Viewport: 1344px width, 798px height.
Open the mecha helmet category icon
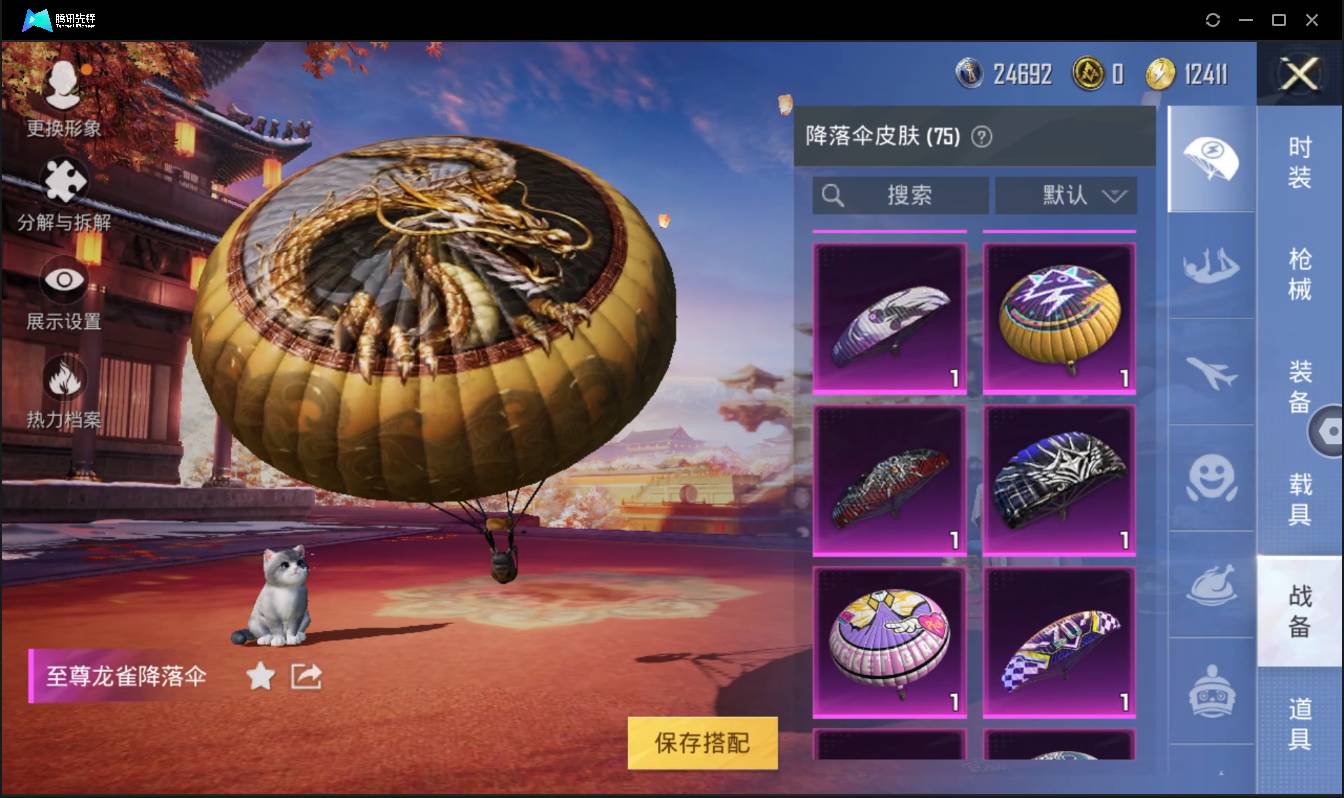tap(1210, 690)
